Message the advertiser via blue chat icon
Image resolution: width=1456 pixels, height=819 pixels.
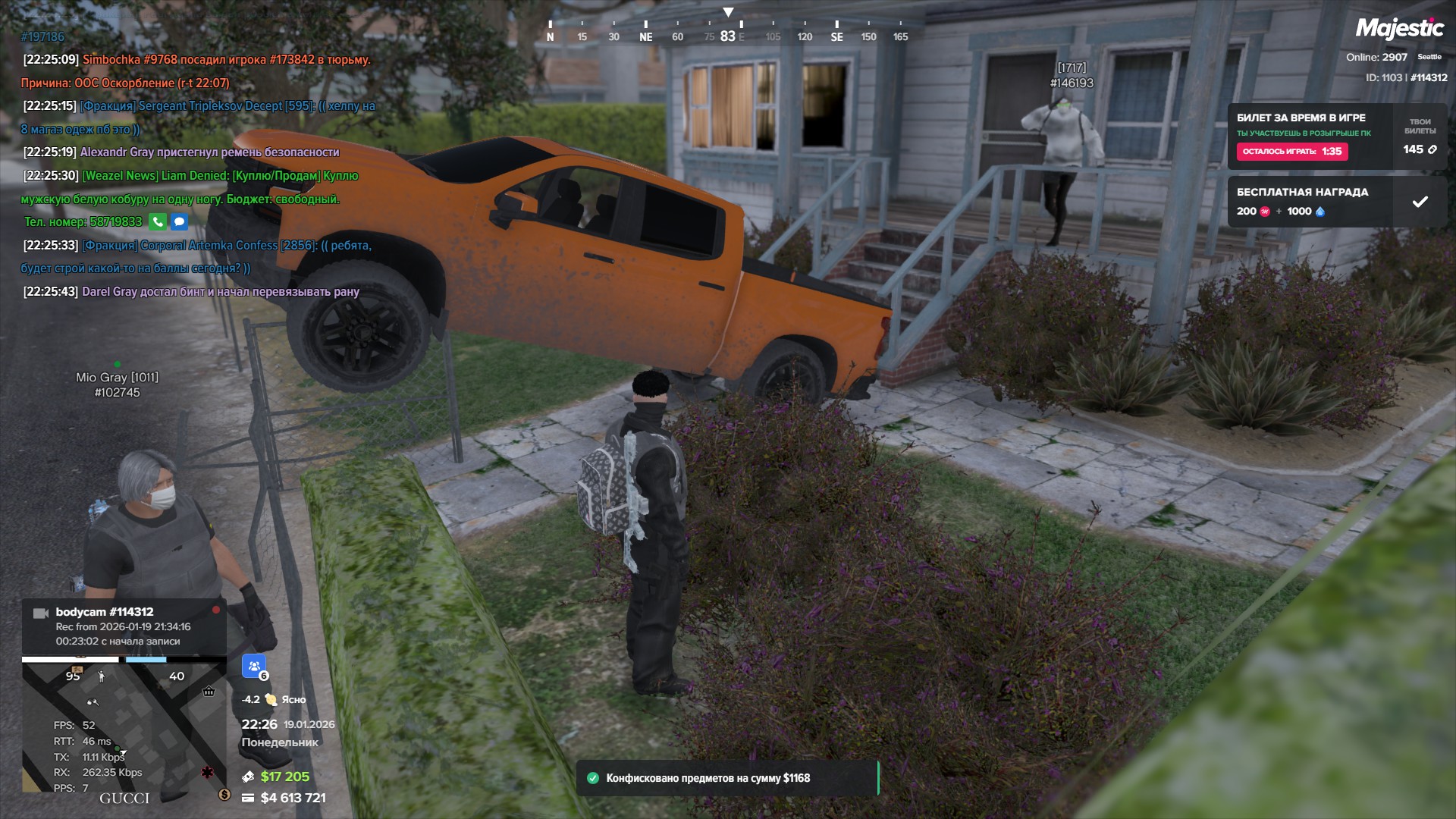pos(179,221)
